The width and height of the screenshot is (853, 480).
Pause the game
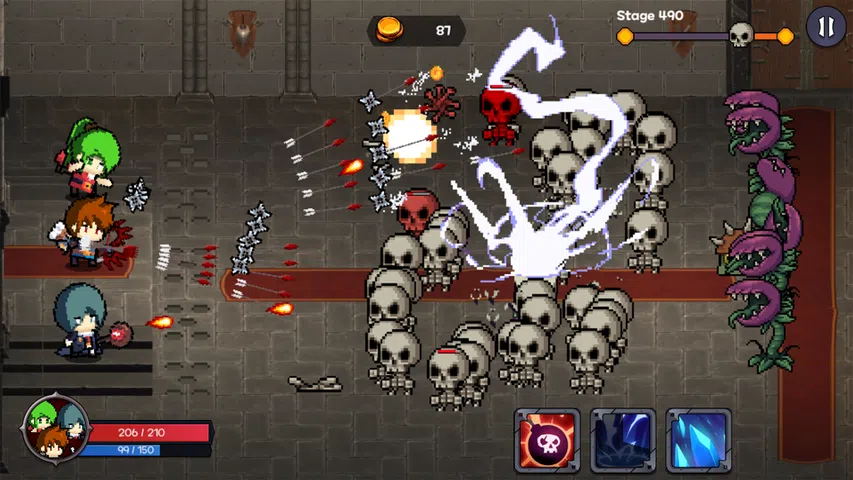(825, 27)
